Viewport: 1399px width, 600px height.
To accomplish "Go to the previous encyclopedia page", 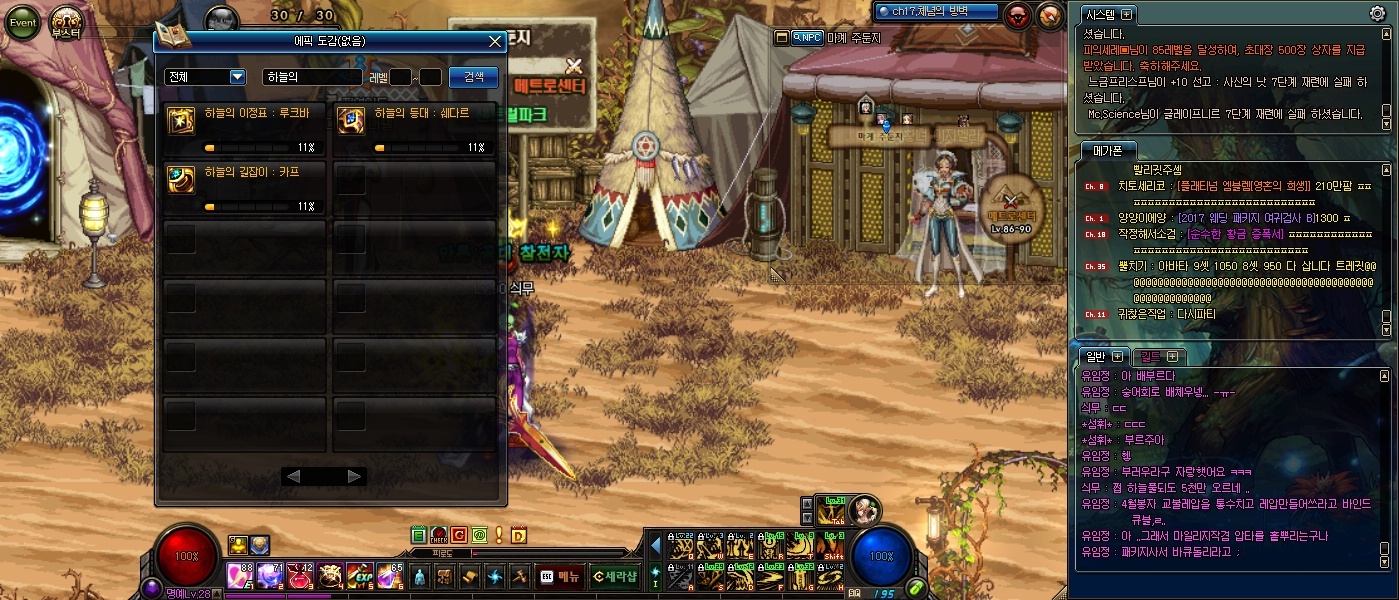I will pos(293,477).
